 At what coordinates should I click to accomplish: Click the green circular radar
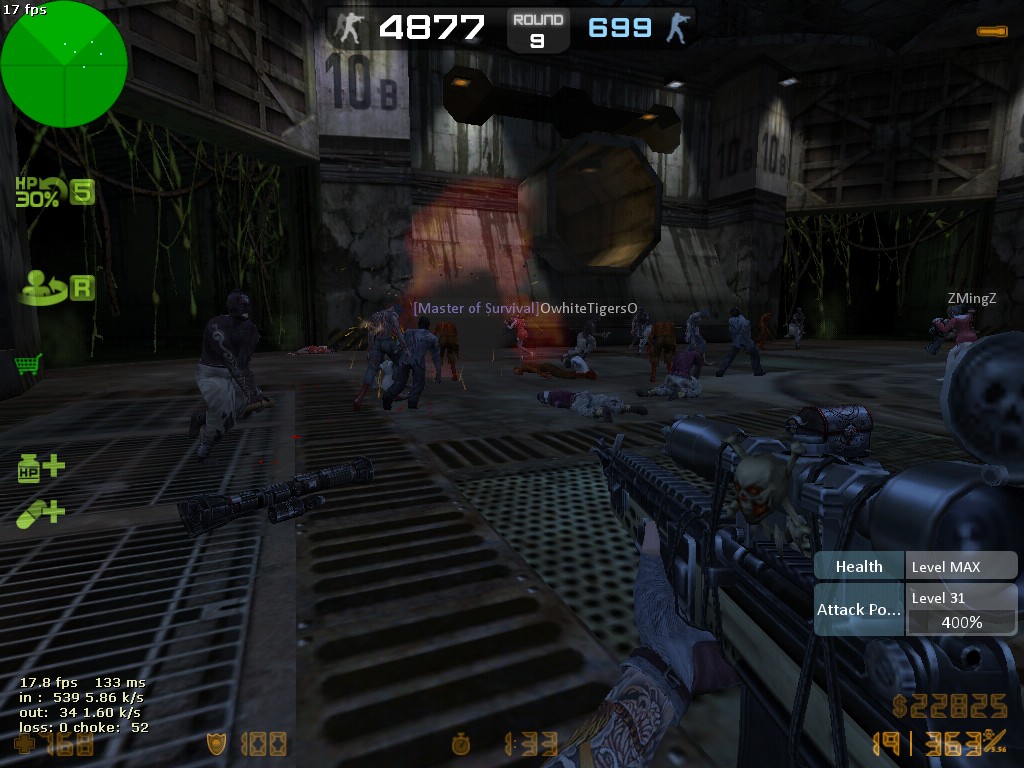64,64
